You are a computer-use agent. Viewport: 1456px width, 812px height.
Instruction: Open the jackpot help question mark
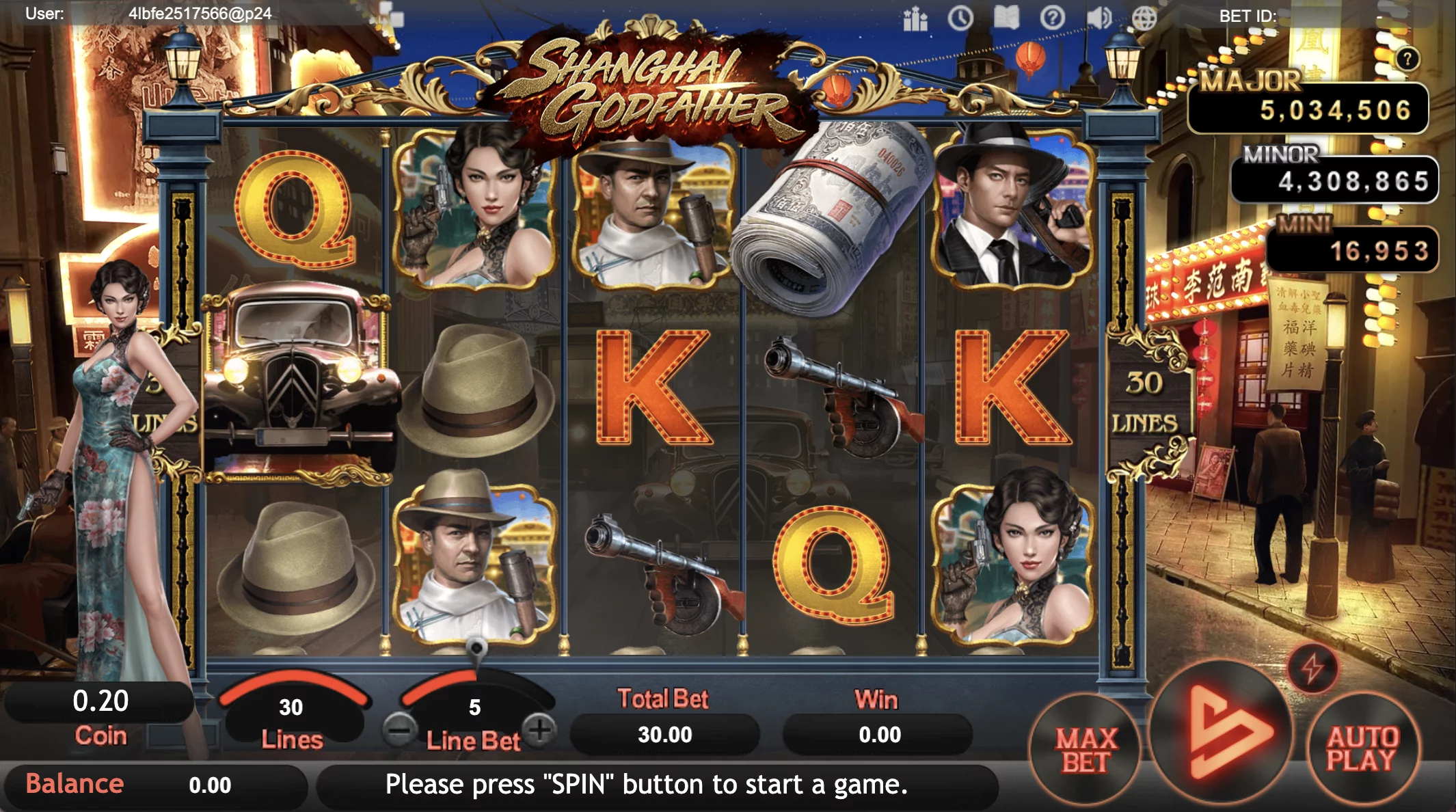point(1407,59)
